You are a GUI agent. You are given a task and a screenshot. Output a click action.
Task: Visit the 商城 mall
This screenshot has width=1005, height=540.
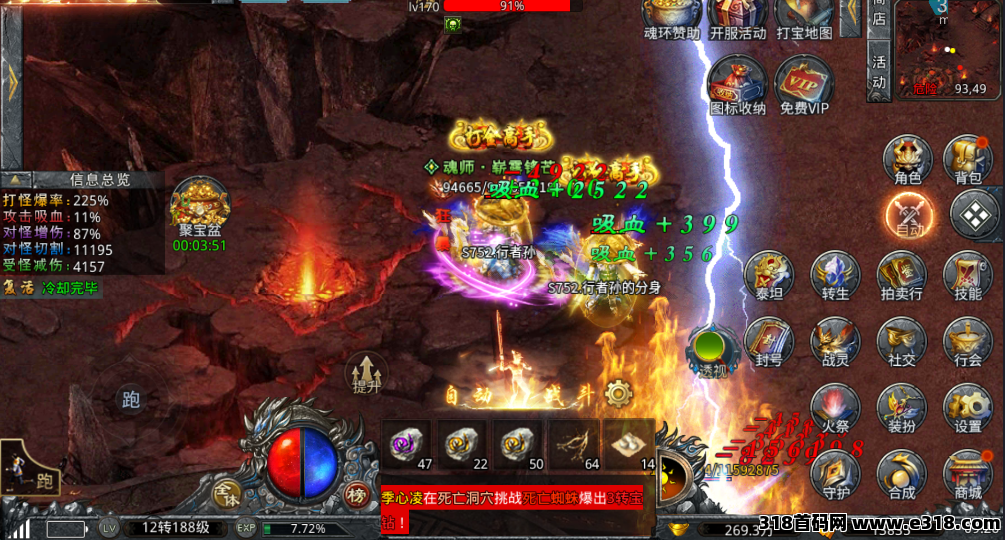pyautogui.click(x=968, y=472)
